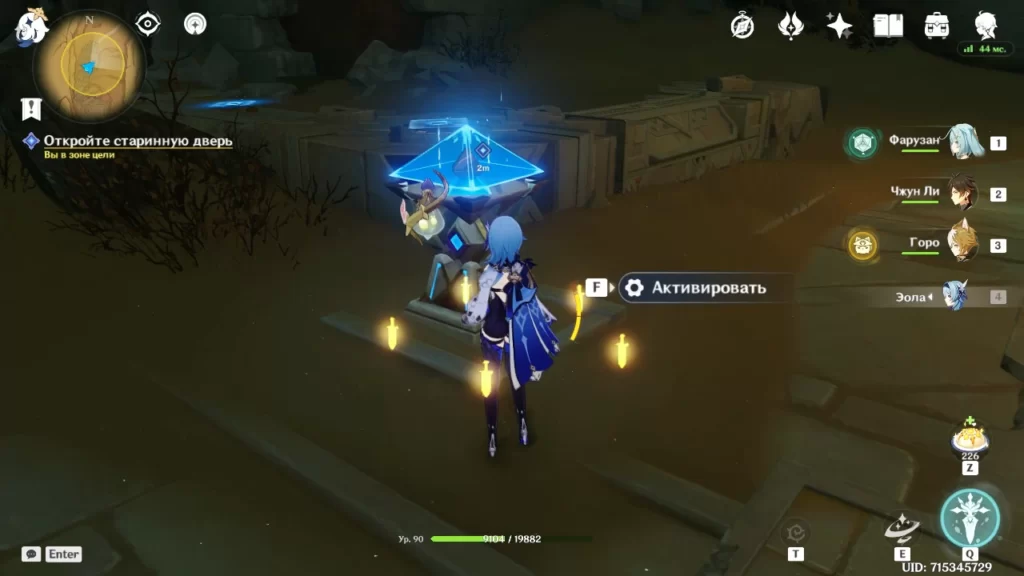
Task: Switch to party member Чжун Ли
Action: [963, 192]
